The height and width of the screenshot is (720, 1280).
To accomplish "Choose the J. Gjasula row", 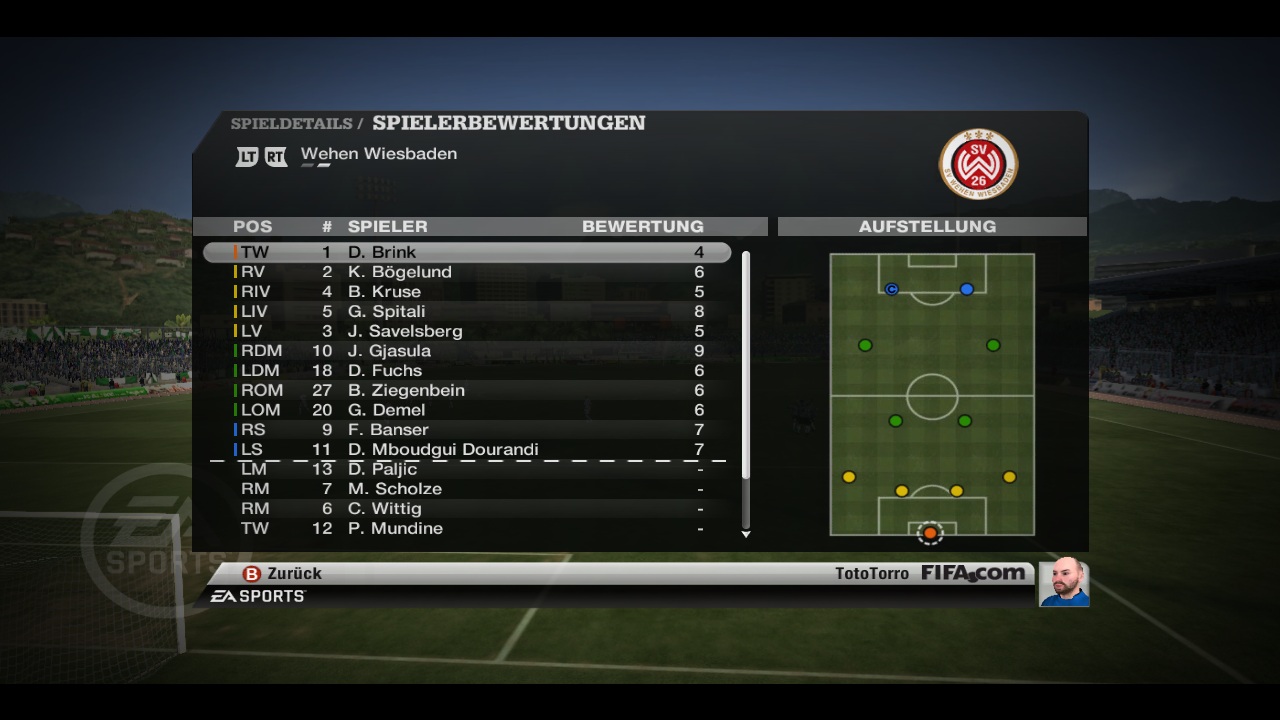I will click(467, 351).
